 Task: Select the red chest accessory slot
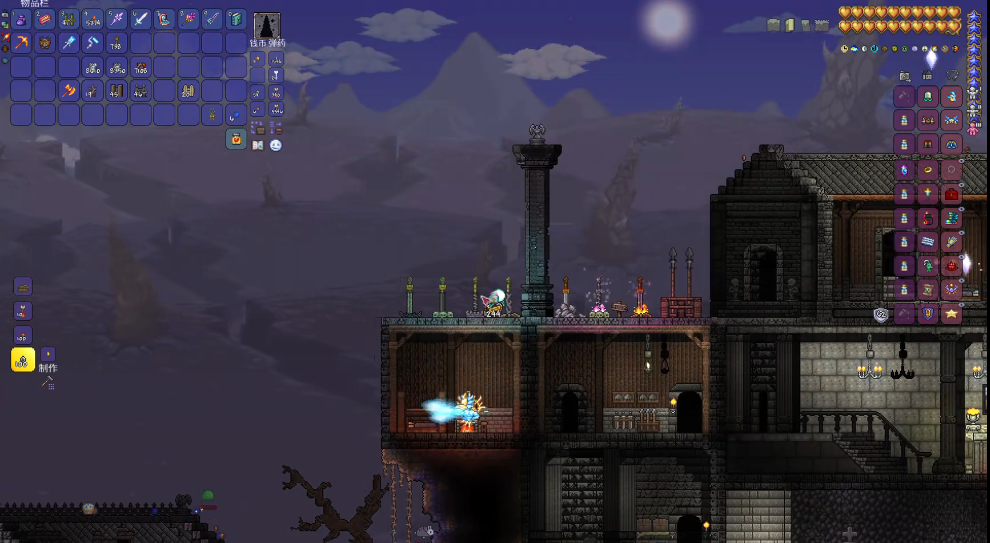(x=951, y=194)
